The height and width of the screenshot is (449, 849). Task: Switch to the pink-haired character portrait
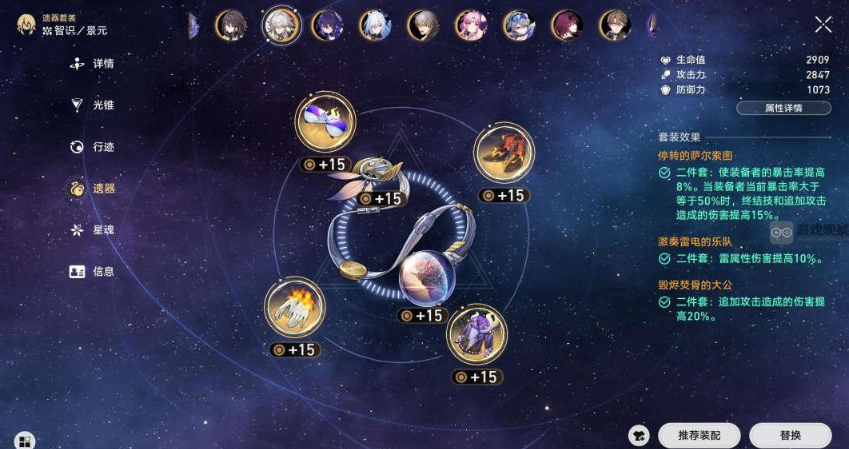point(470,25)
